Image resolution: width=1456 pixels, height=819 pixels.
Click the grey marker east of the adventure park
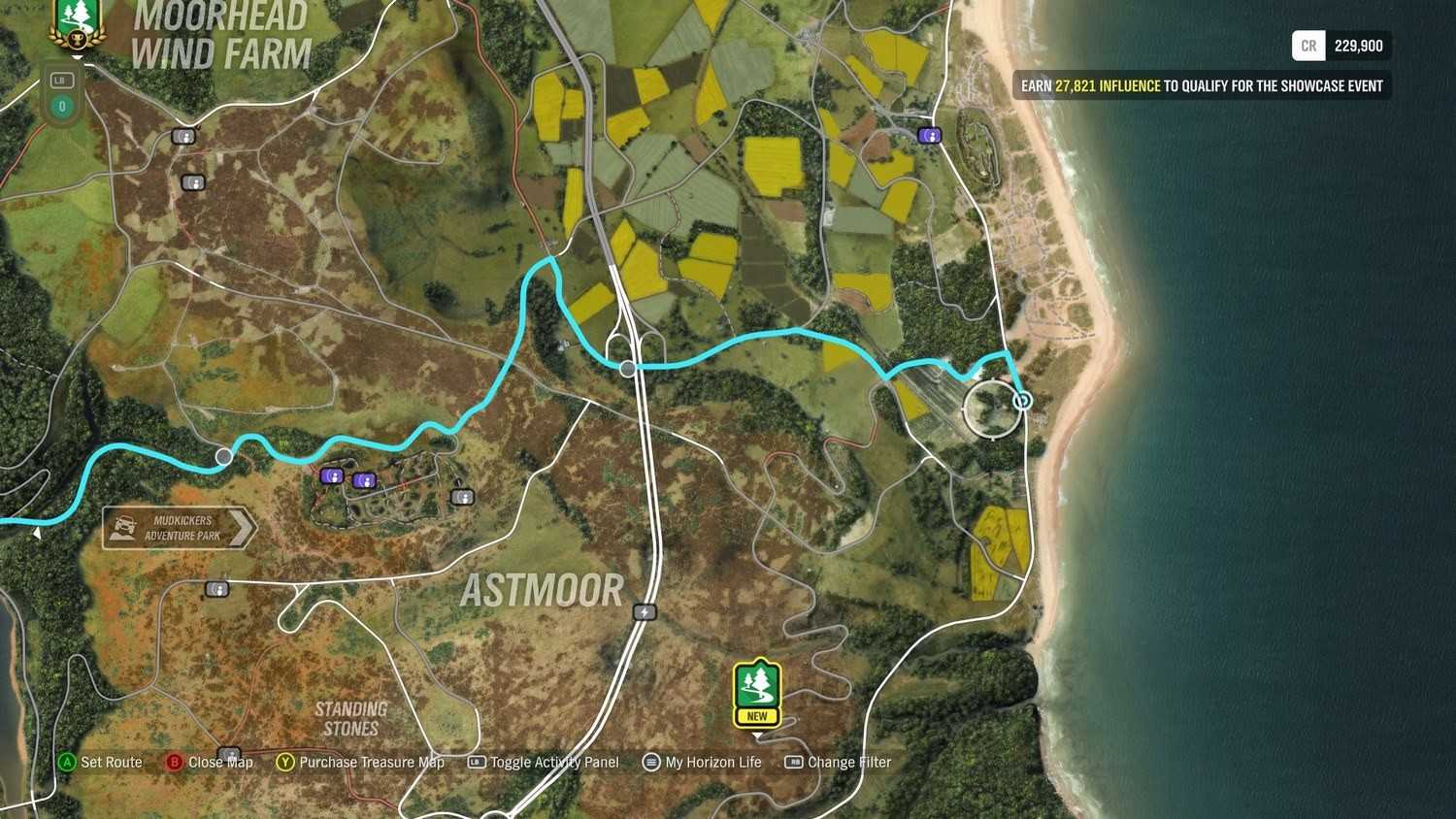tap(463, 497)
